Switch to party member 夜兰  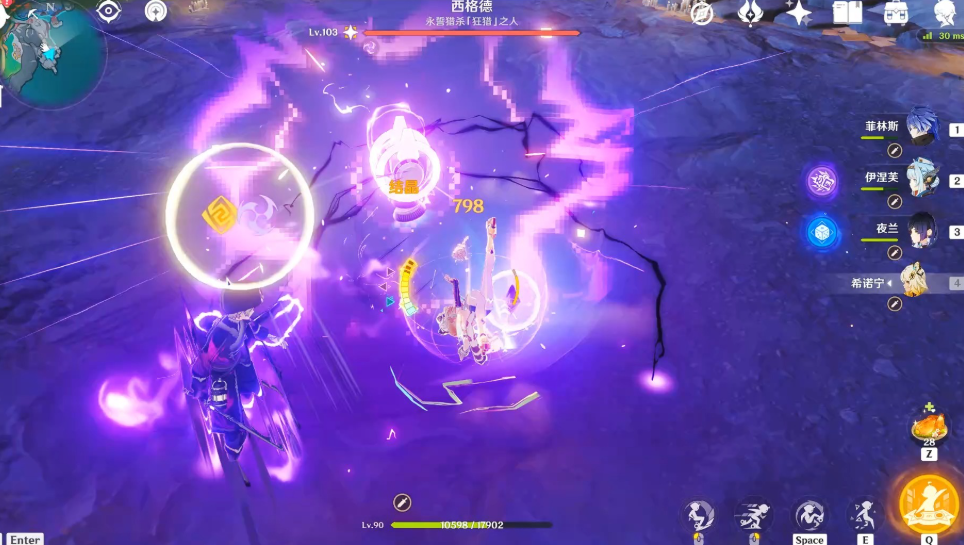pyautogui.click(x=920, y=230)
